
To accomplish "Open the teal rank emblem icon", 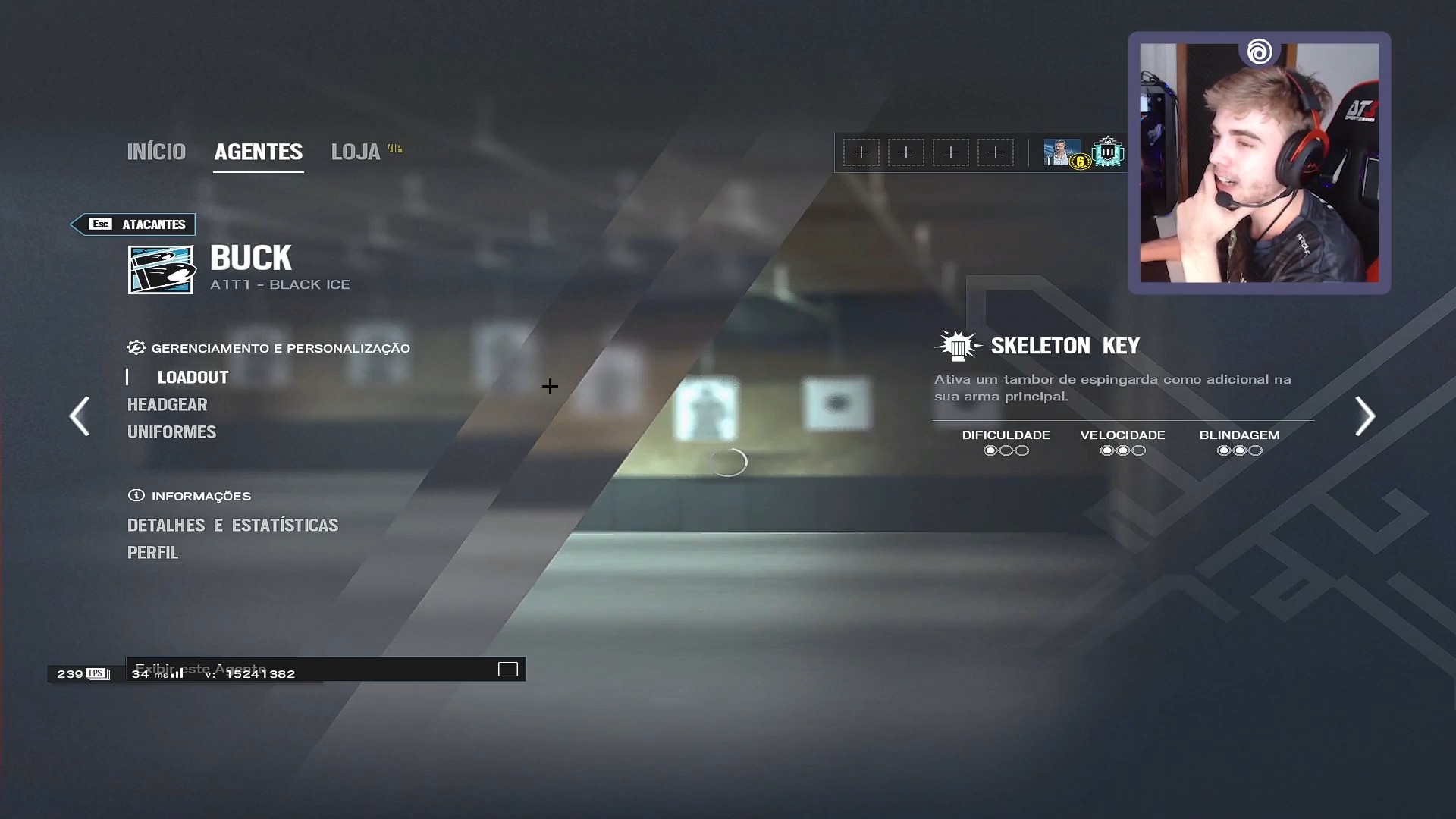I will pyautogui.click(x=1108, y=152).
